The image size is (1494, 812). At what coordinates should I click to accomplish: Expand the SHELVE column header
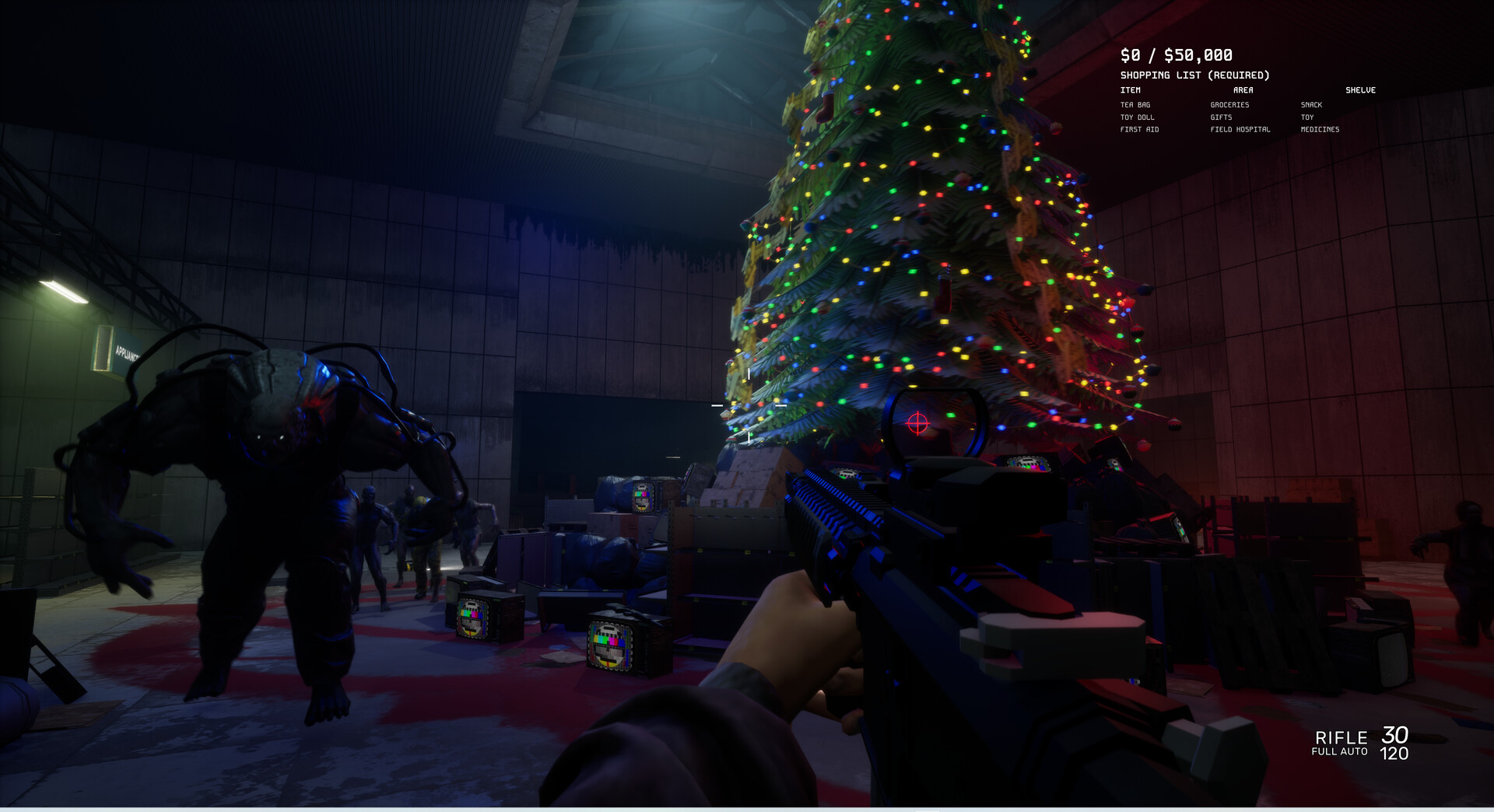pyautogui.click(x=1360, y=90)
